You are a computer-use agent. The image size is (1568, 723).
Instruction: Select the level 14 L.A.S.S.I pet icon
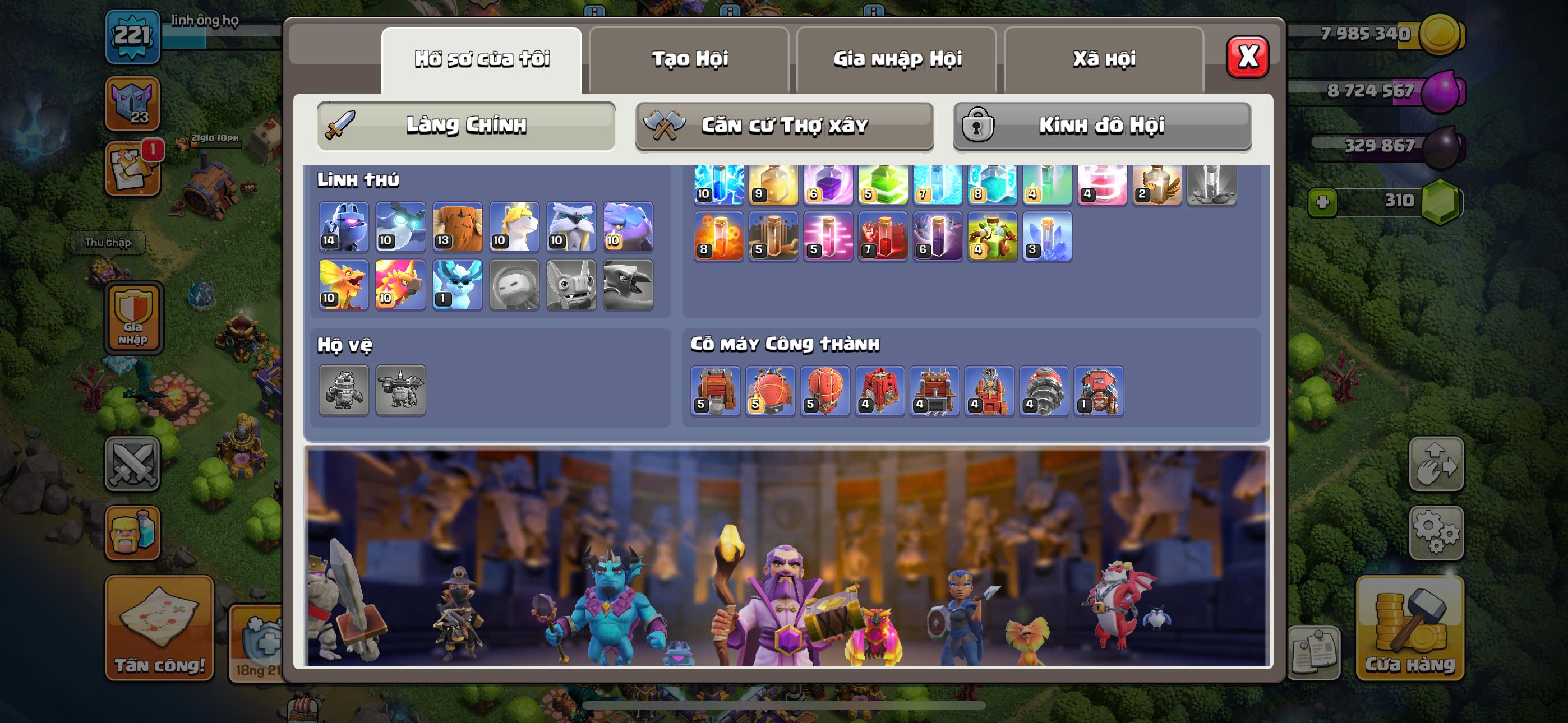pyautogui.click(x=343, y=227)
